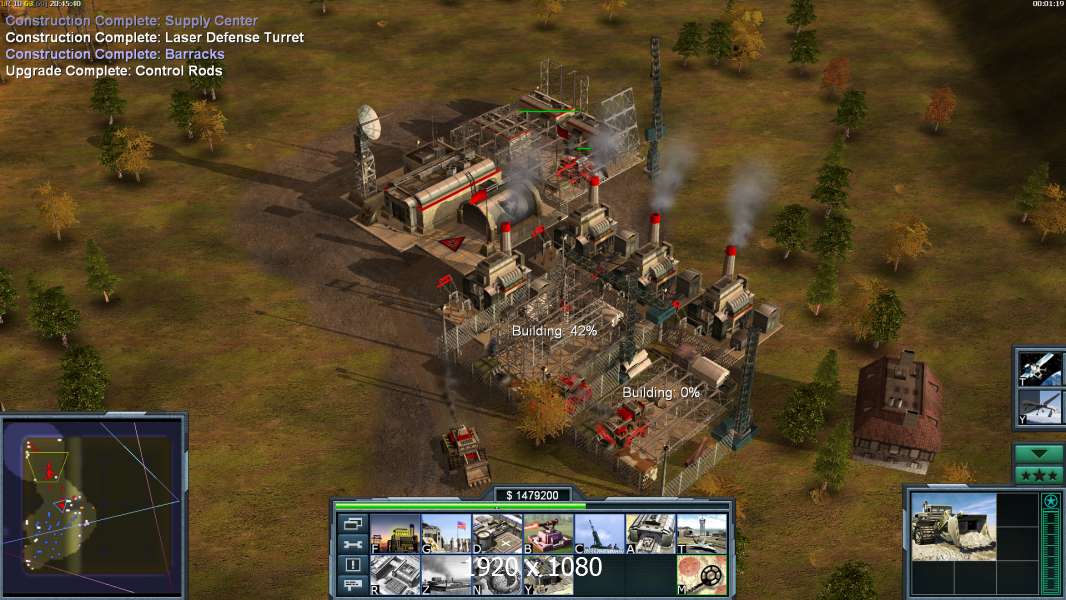
Task: Open the three-star Generals Powers button
Action: pyautogui.click(x=1038, y=474)
